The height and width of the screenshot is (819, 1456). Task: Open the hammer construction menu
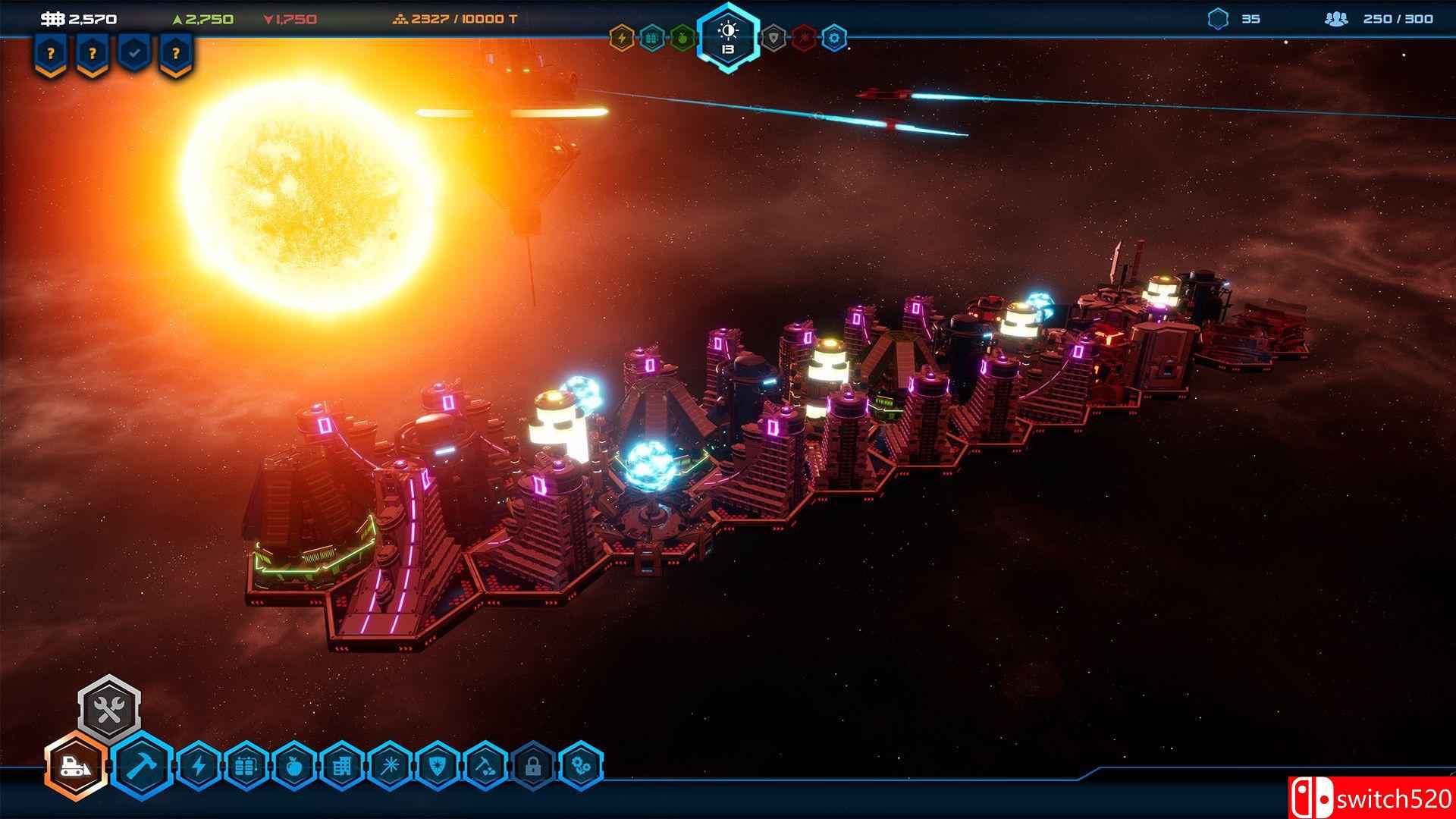click(x=141, y=766)
